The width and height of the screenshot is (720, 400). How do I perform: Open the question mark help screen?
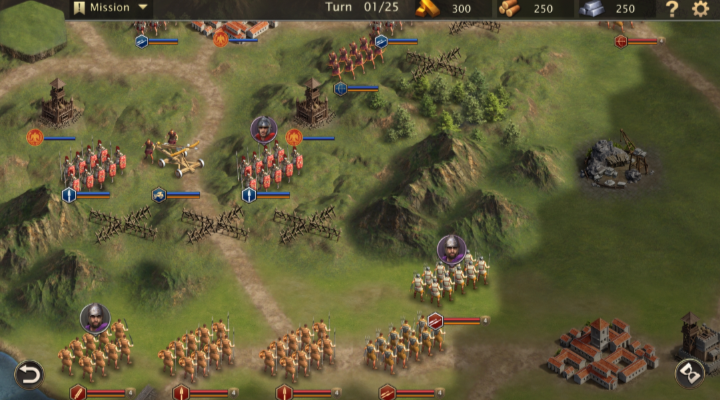[x=672, y=9]
